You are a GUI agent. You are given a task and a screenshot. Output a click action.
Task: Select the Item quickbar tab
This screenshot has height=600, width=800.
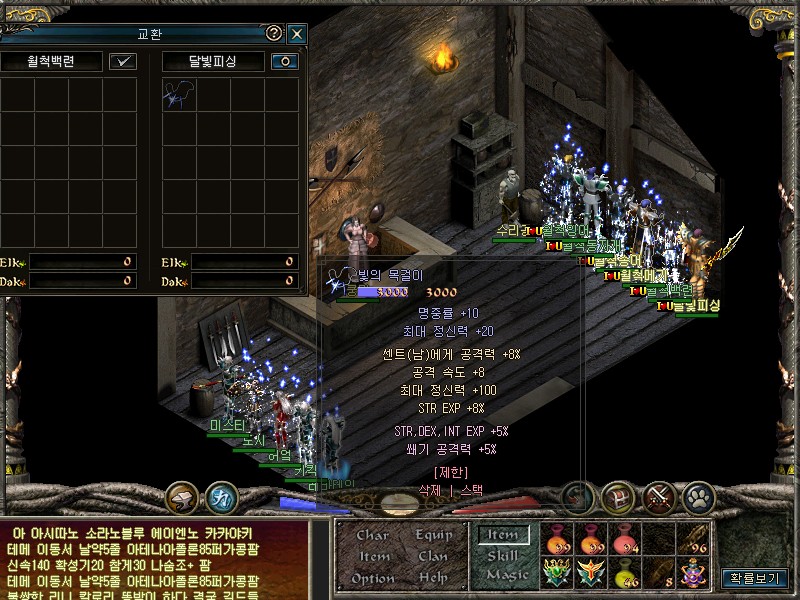(x=502, y=535)
